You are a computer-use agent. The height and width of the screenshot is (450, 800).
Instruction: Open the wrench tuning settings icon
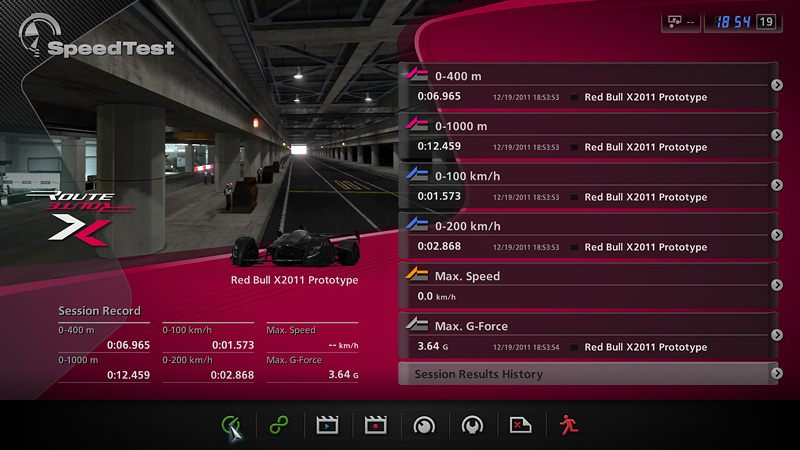pos(472,425)
